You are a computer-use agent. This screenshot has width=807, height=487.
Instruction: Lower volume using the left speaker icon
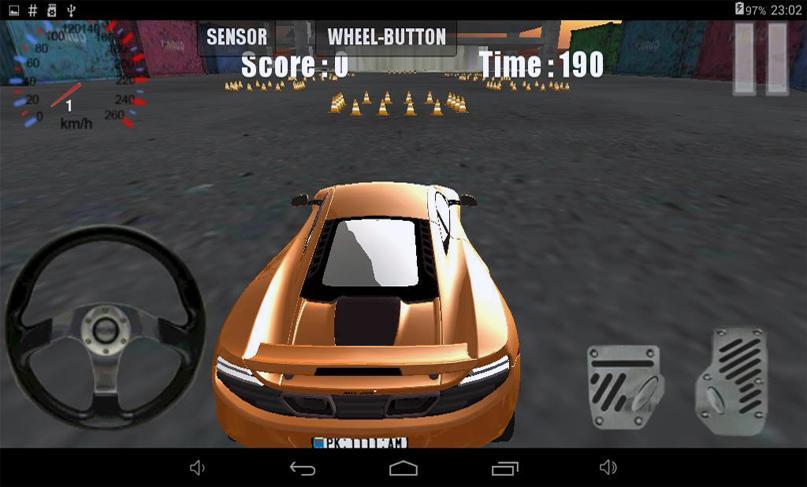tap(198, 467)
